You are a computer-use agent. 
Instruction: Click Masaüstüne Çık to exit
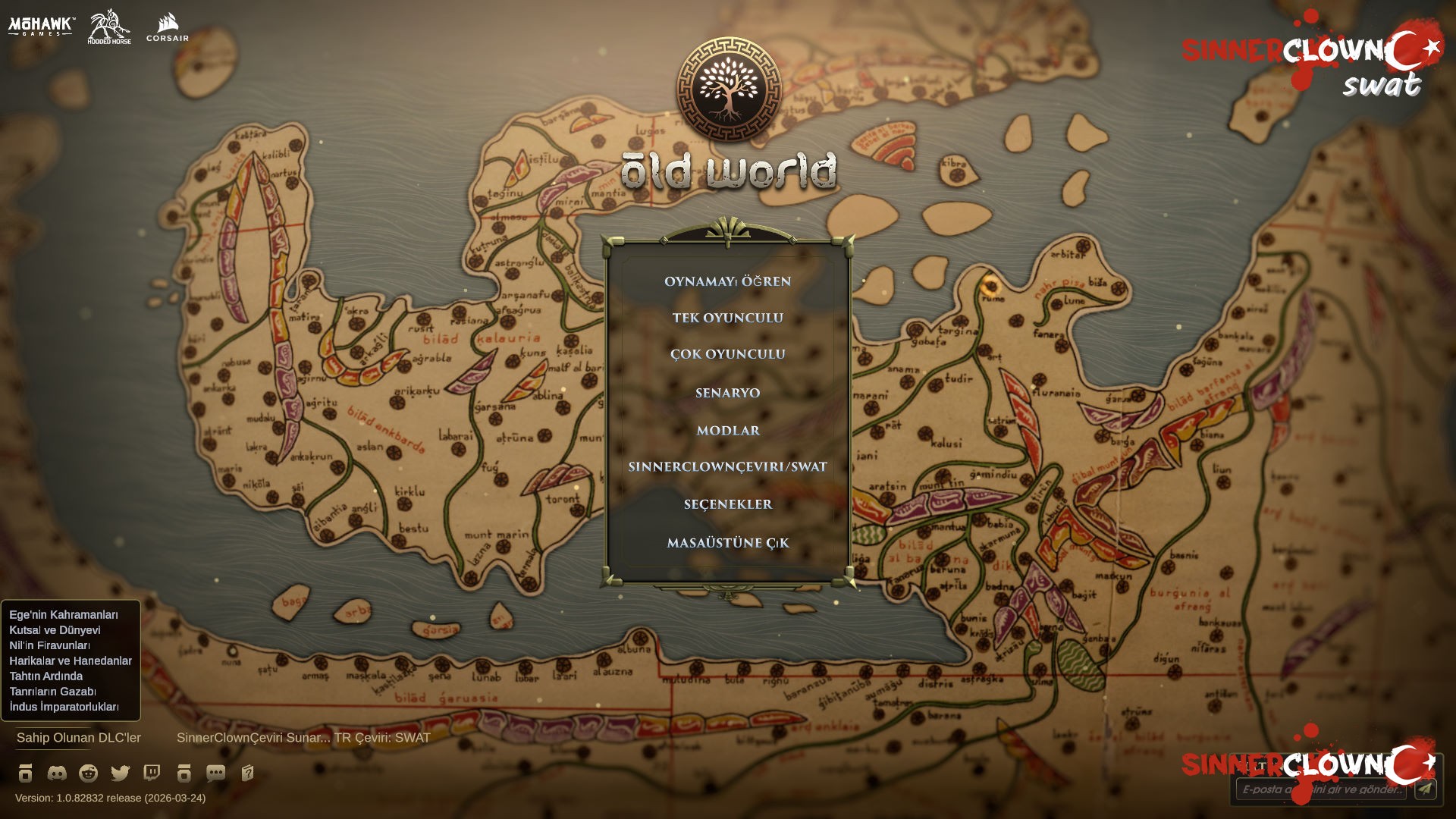click(x=727, y=543)
